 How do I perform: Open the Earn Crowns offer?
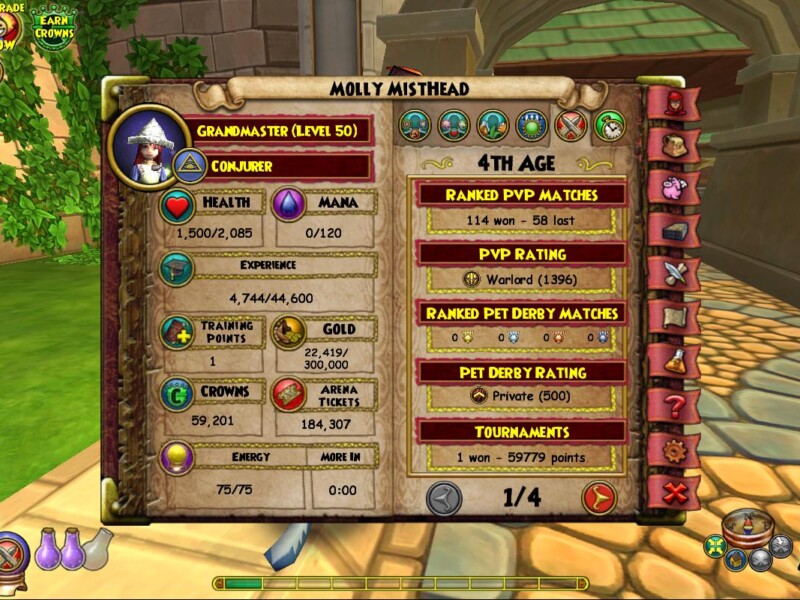(53, 26)
